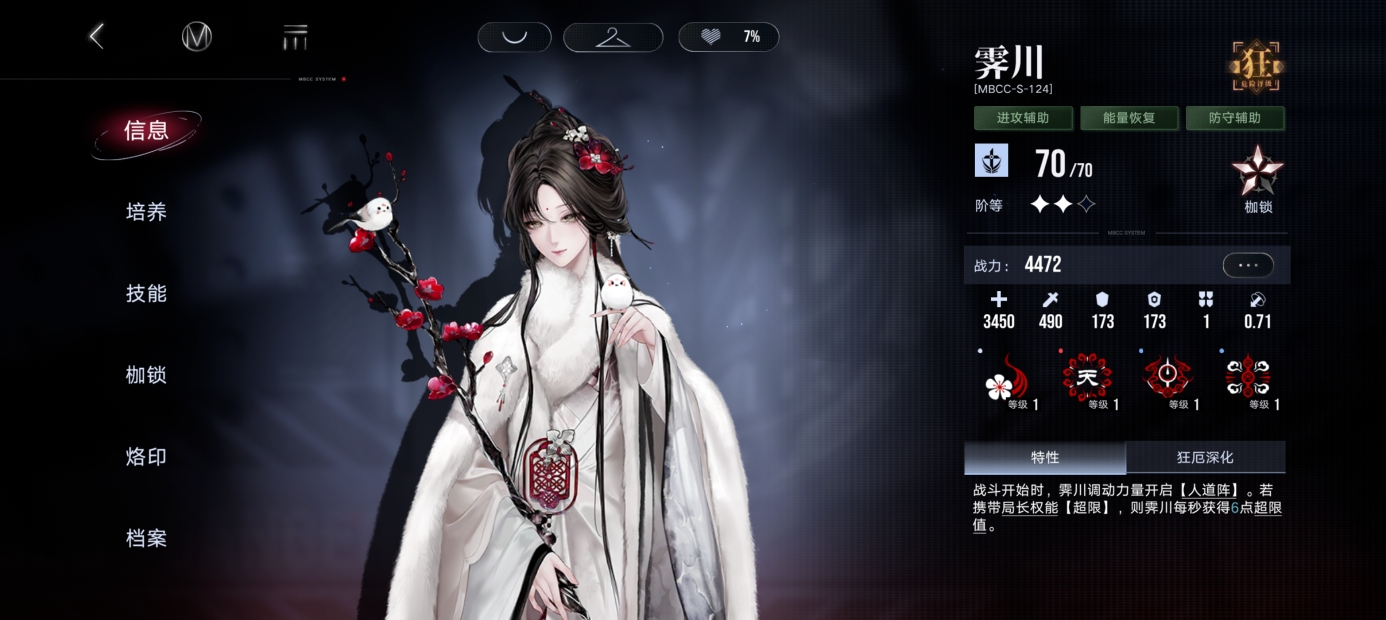Open the 档案 menu entry

[x=146, y=539]
